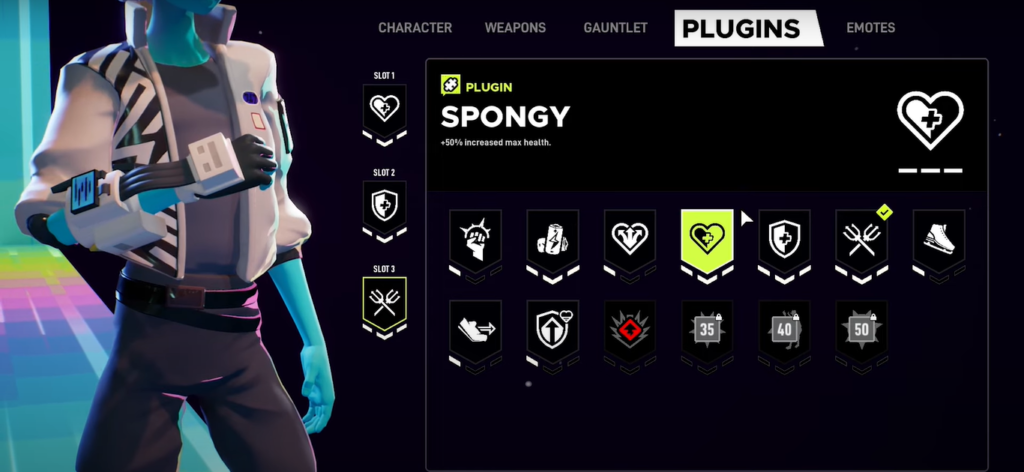1024x472 pixels.
Task: Open the Weapons tab
Action: pos(515,28)
